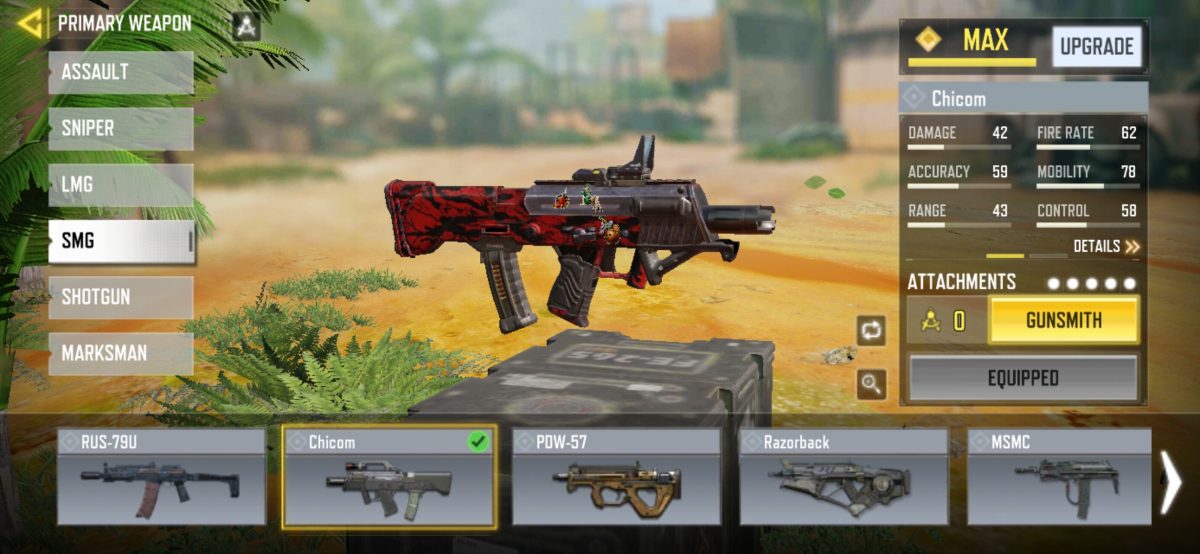Show the Marksman weapon list
This screenshot has width=1200, height=554.
click(x=120, y=353)
